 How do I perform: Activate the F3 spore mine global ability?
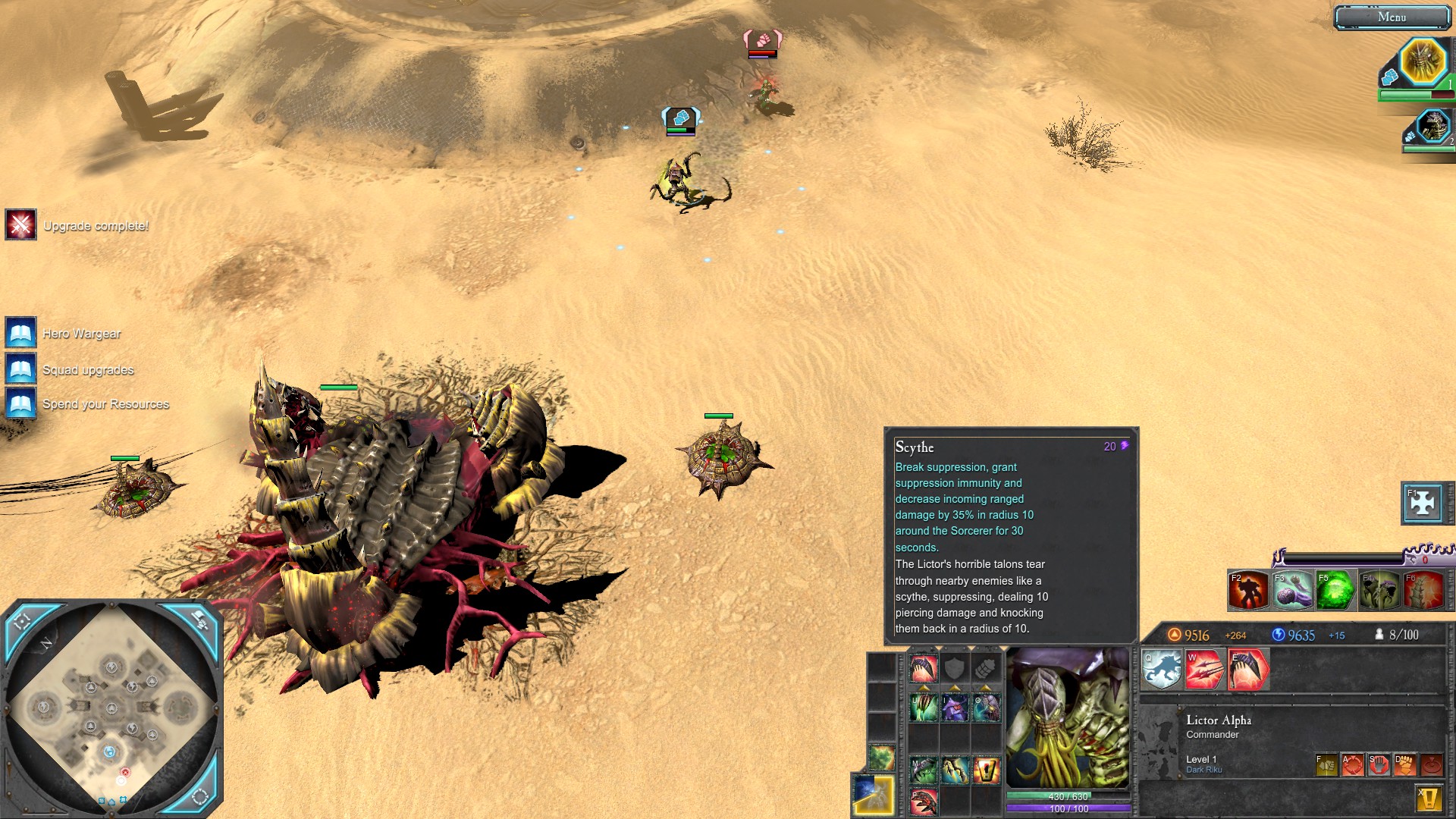tap(1292, 591)
